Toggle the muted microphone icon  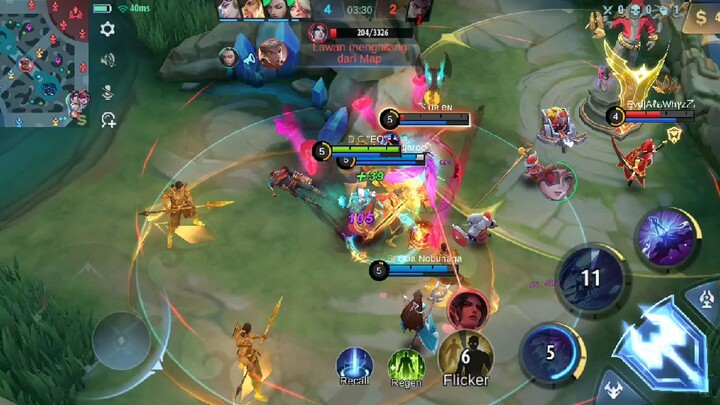(108, 92)
